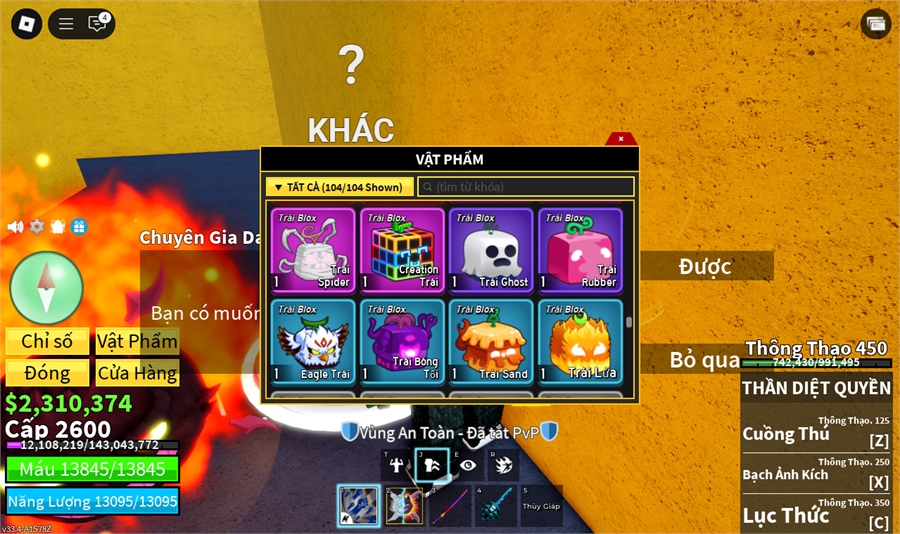The width and height of the screenshot is (900, 534).
Task: Choose the Được dialogue option
Action: coord(706,266)
